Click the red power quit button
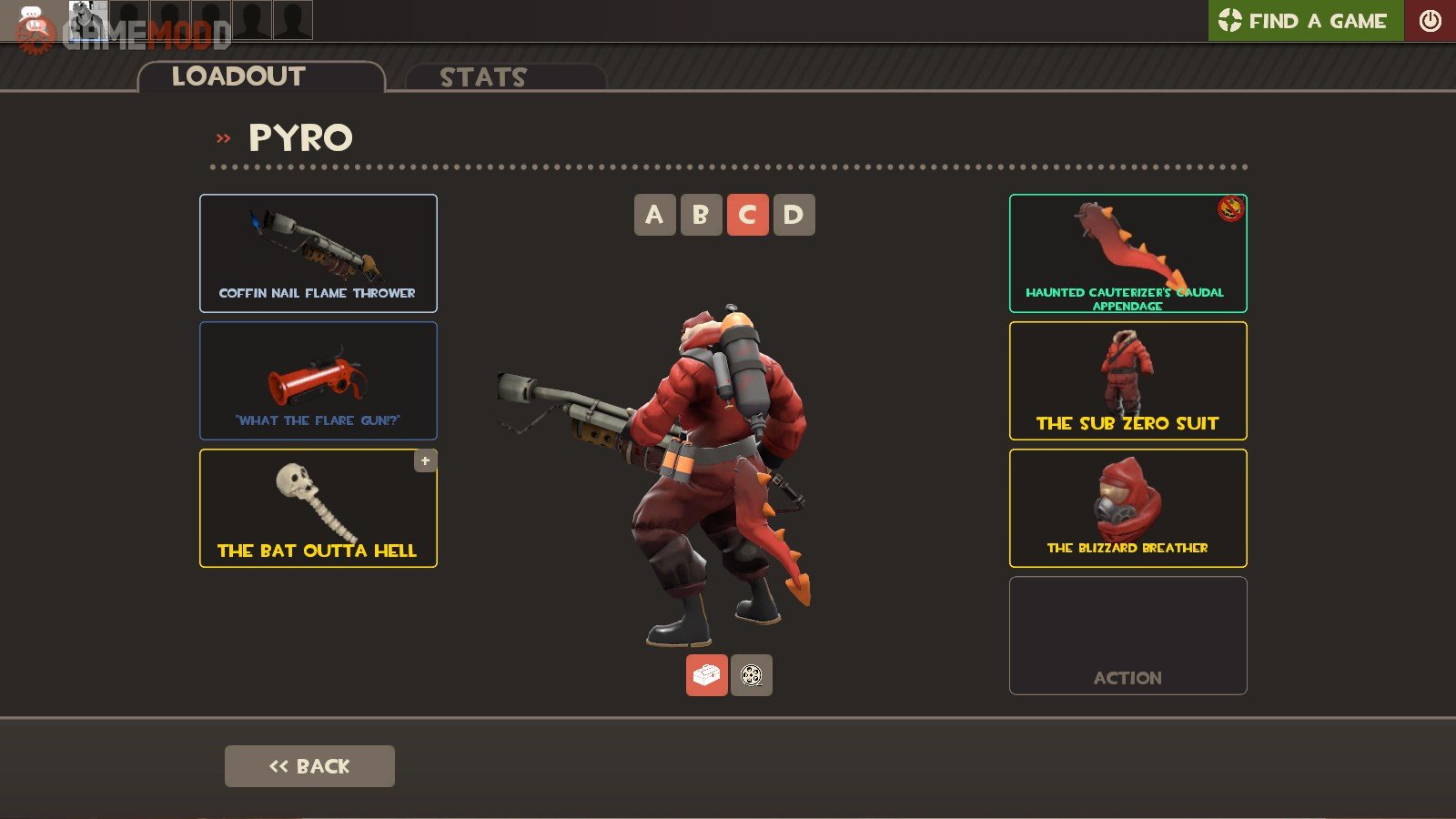The image size is (1456, 819). pyautogui.click(x=1430, y=21)
